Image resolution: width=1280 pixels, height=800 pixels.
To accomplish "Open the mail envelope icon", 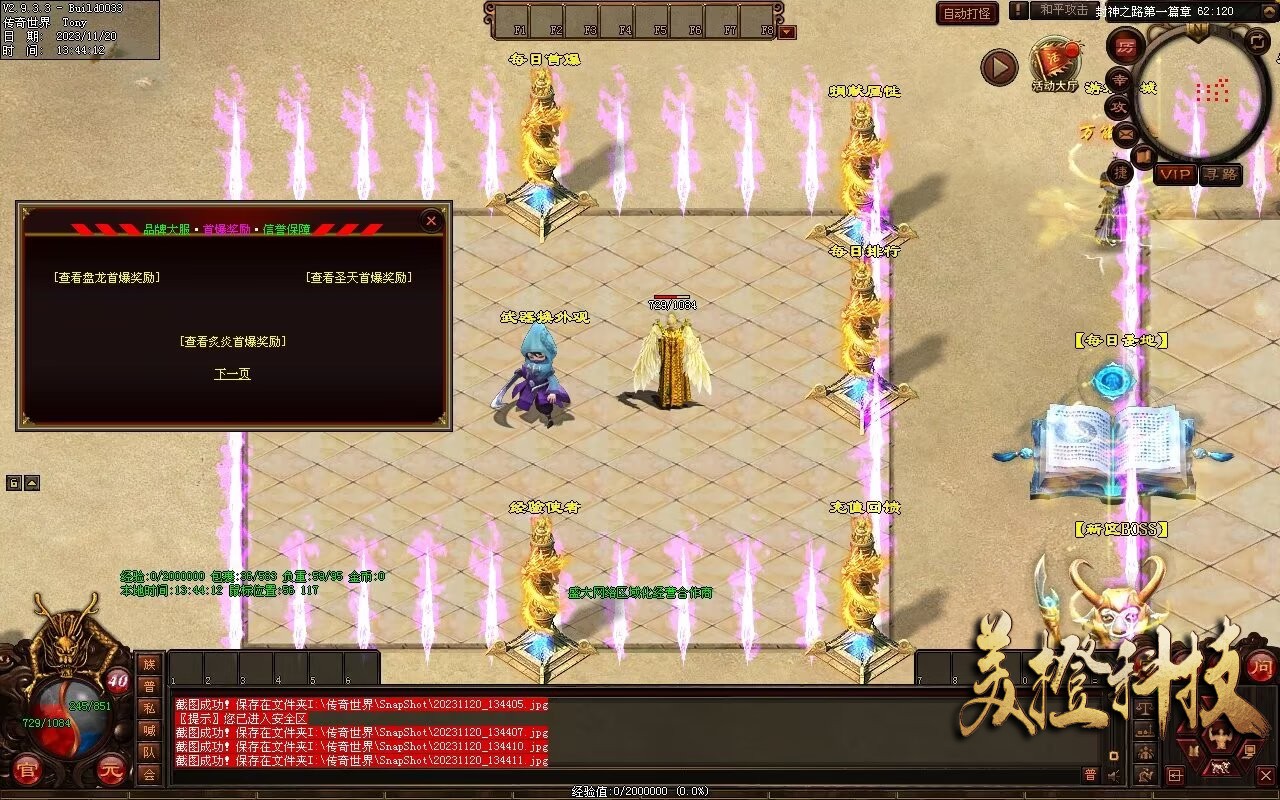I will pyautogui.click(x=1127, y=132).
